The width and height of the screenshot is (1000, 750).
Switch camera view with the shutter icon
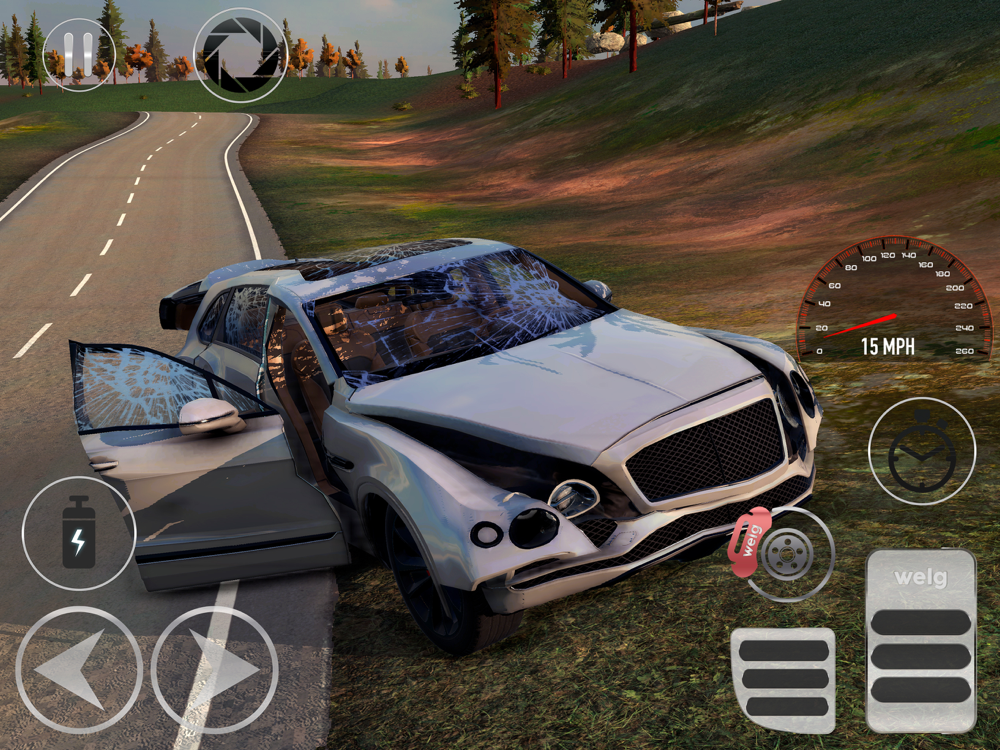pyautogui.click(x=240, y=55)
